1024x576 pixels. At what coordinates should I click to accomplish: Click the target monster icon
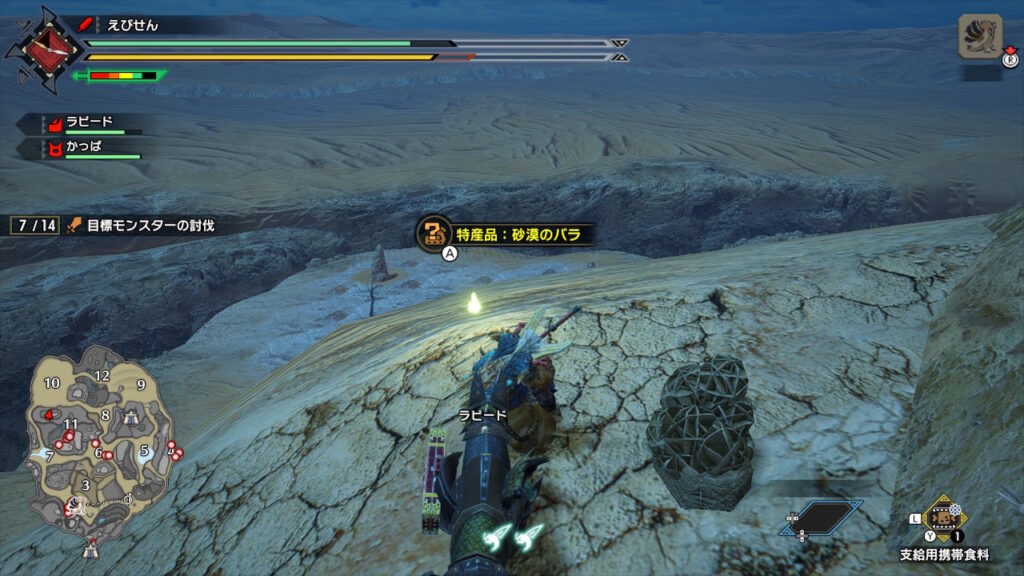(979, 35)
